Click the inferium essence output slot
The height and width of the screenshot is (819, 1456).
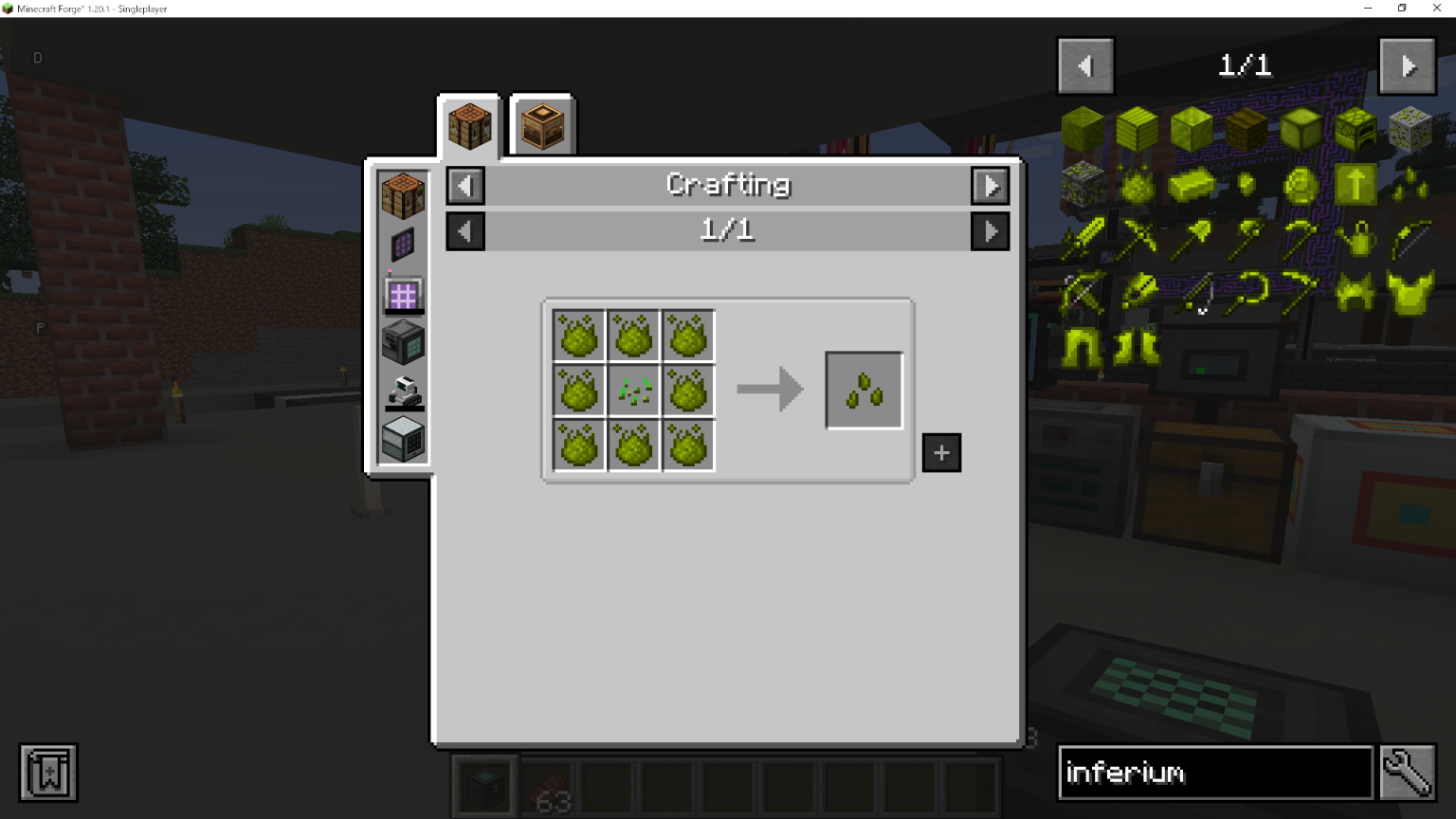coord(864,390)
